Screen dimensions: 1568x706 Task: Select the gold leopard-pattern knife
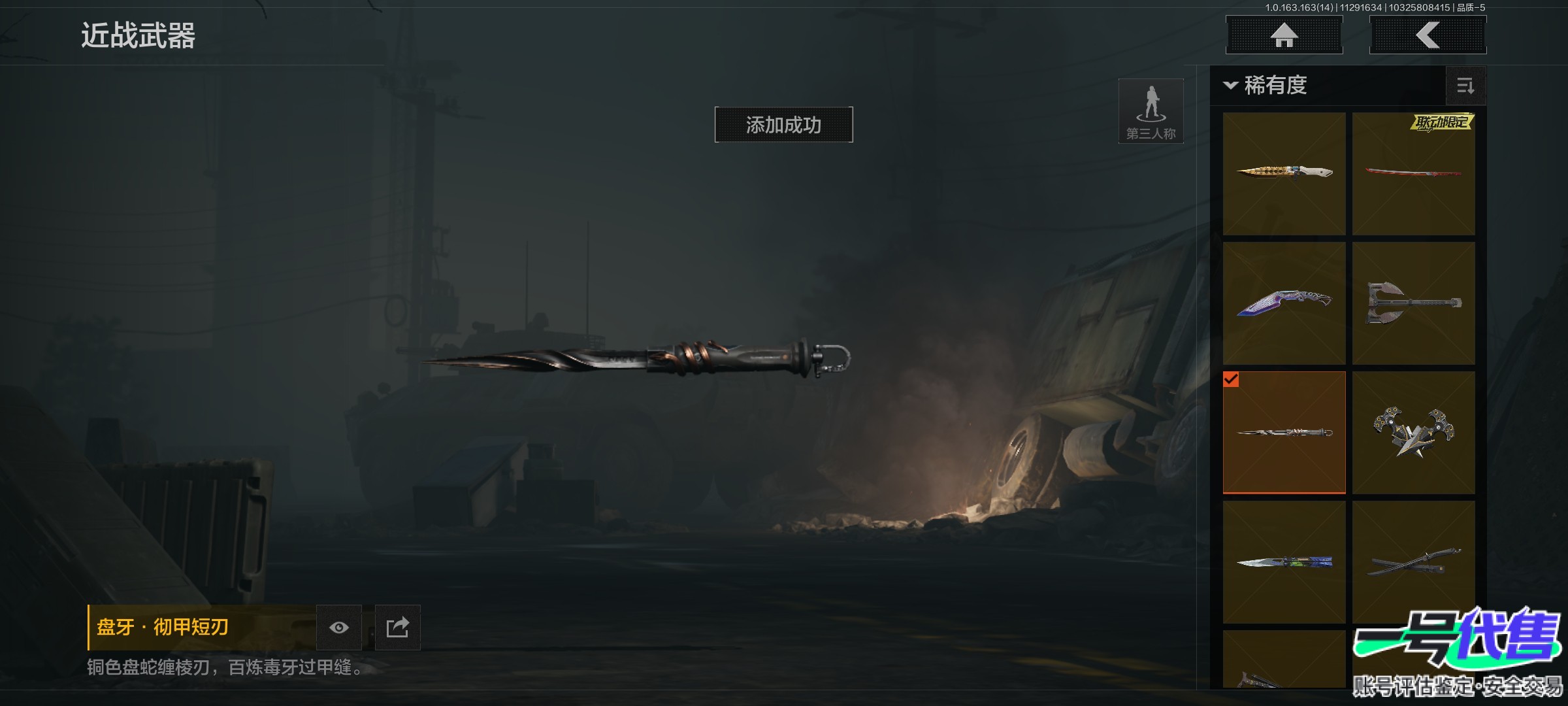click(x=1284, y=173)
